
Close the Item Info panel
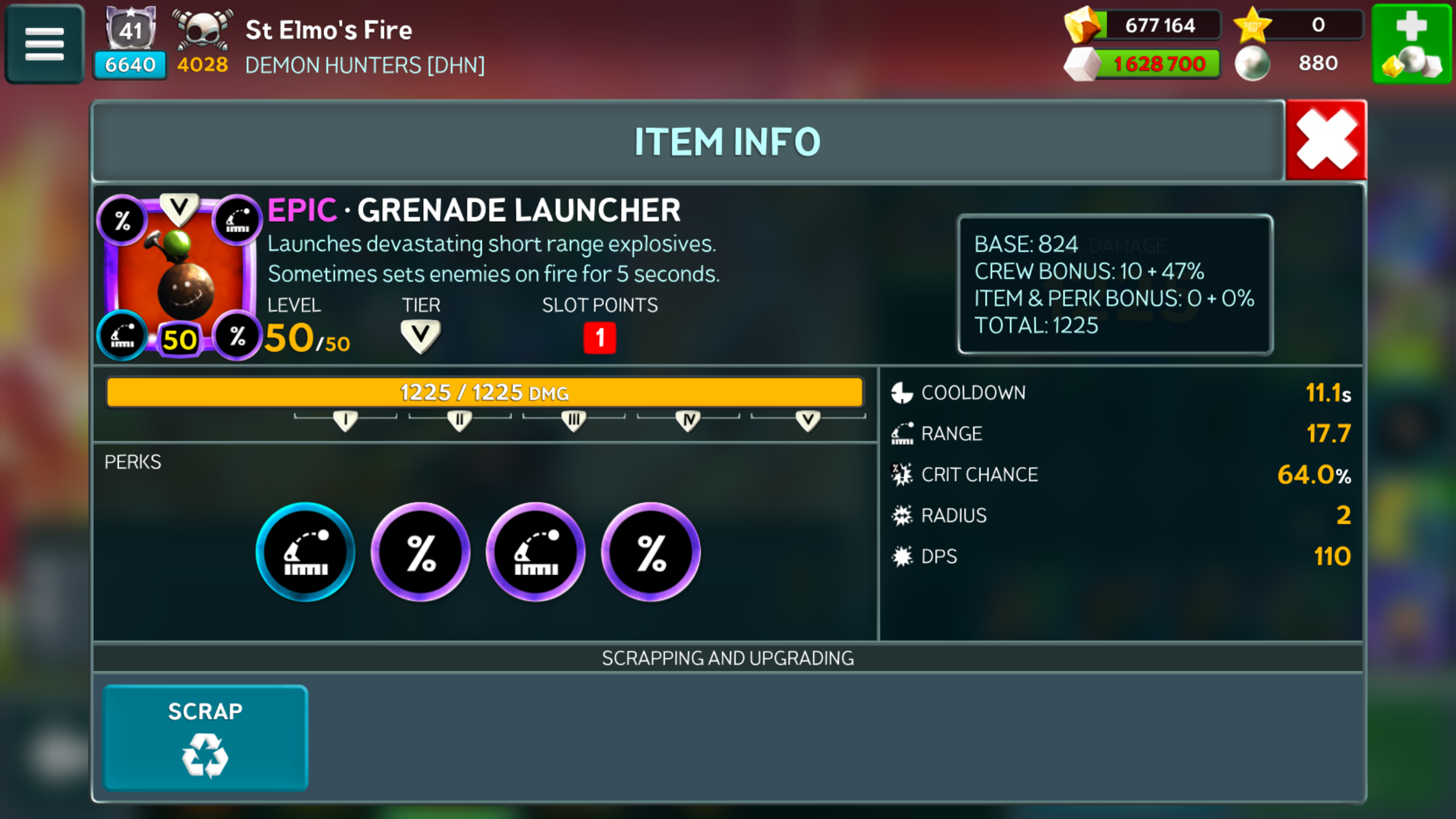1326,140
